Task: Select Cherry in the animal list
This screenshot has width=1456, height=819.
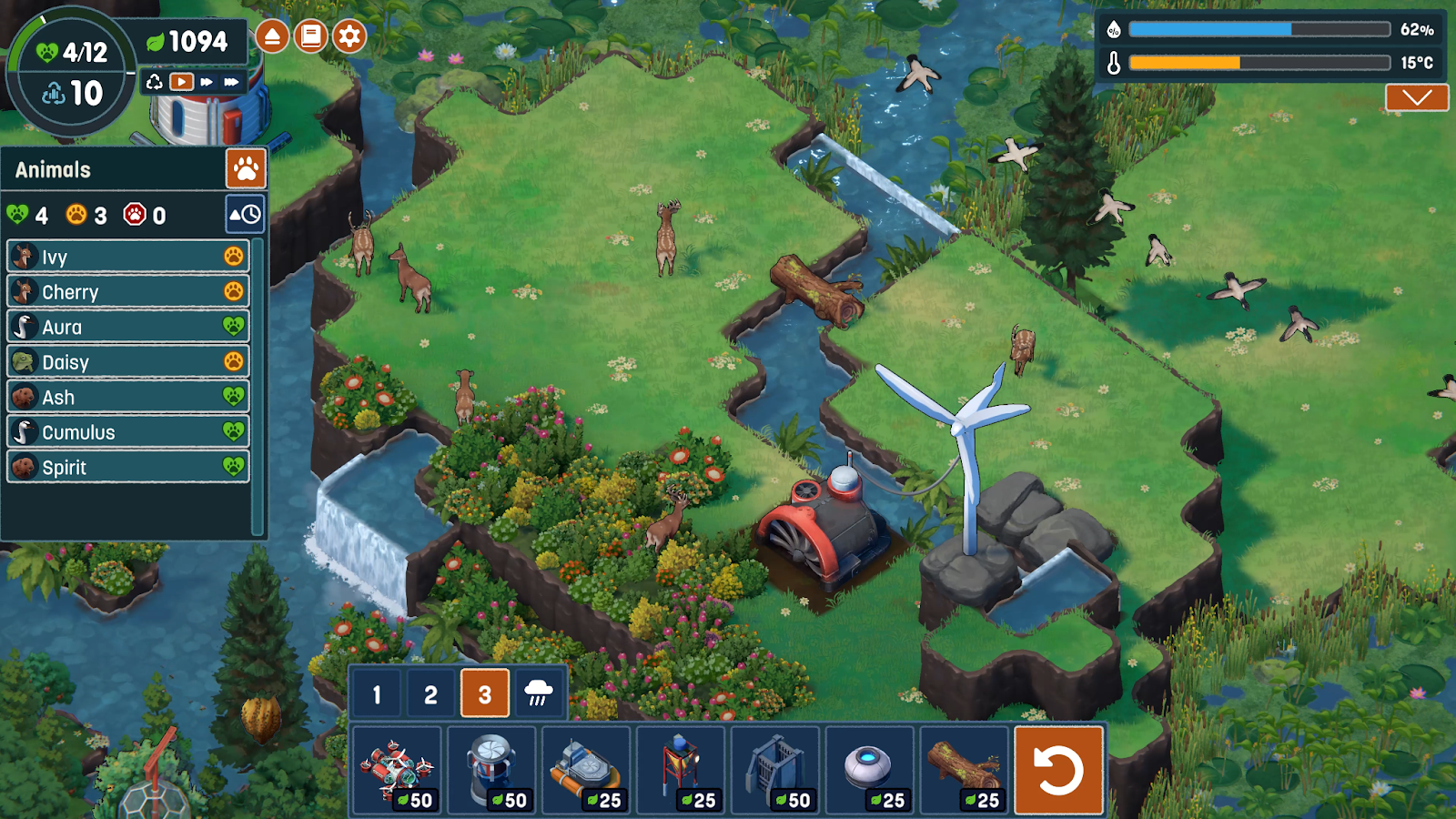Action: [128, 292]
